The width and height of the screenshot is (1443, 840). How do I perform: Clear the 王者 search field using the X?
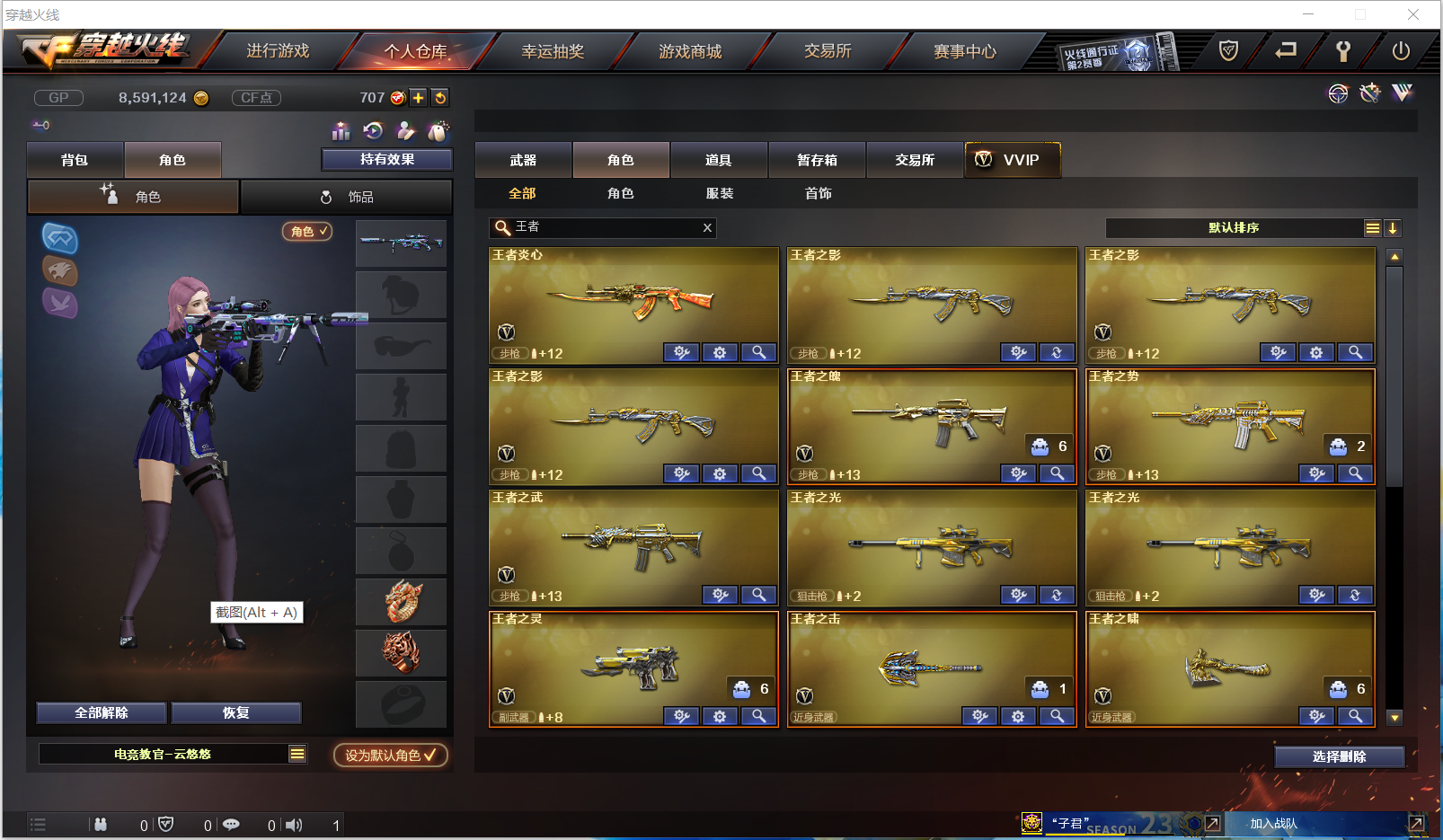[707, 228]
